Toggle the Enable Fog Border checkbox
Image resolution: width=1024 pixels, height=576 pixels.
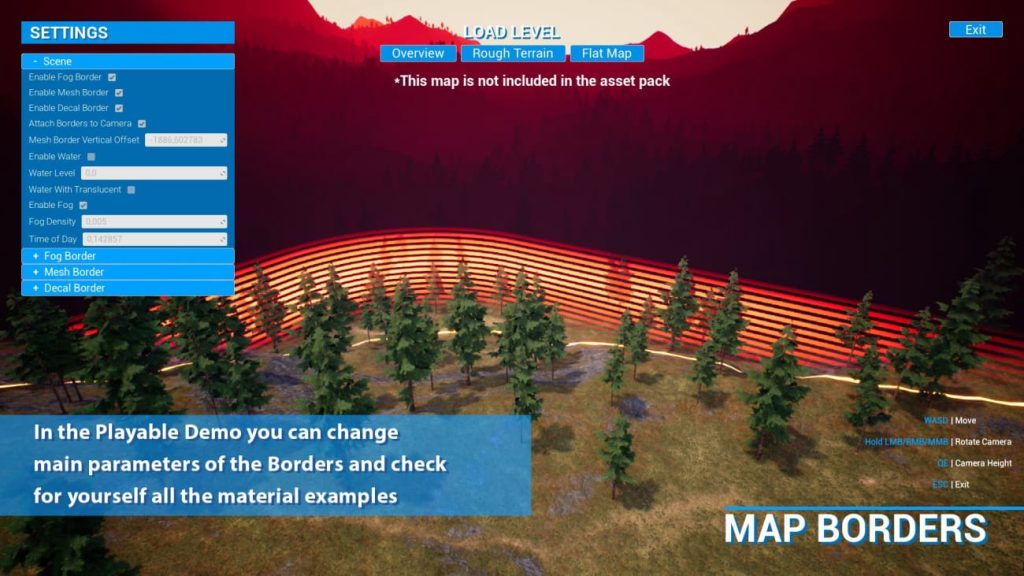[112, 77]
